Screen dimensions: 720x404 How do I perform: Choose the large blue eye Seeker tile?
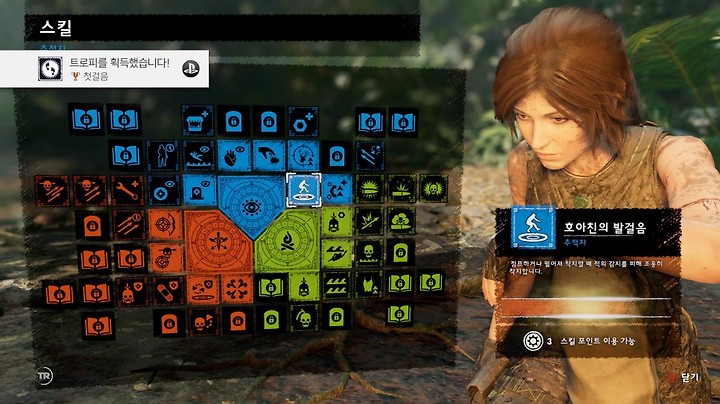pyautogui.click(x=249, y=206)
